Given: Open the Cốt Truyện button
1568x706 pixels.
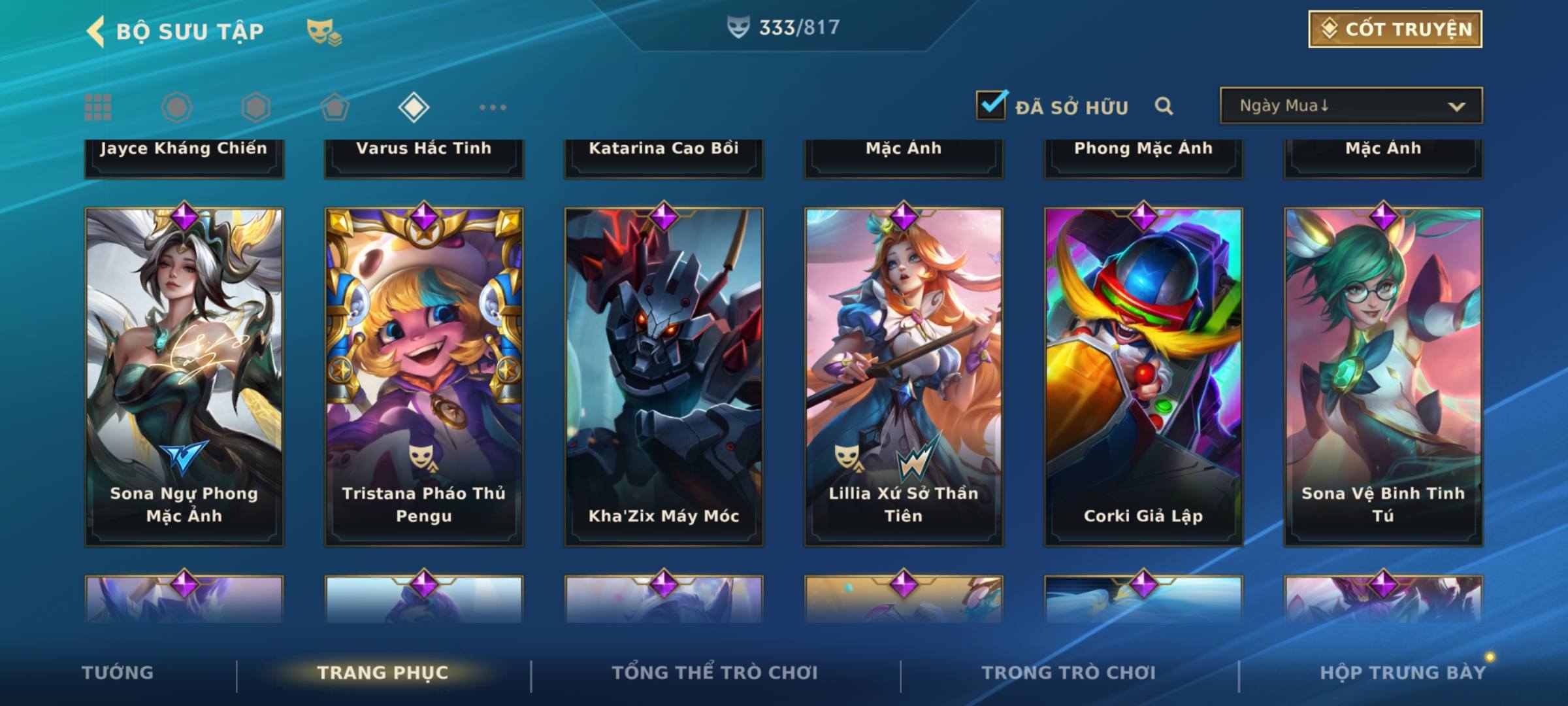Looking at the screenshot, I should coord(1395,29).
